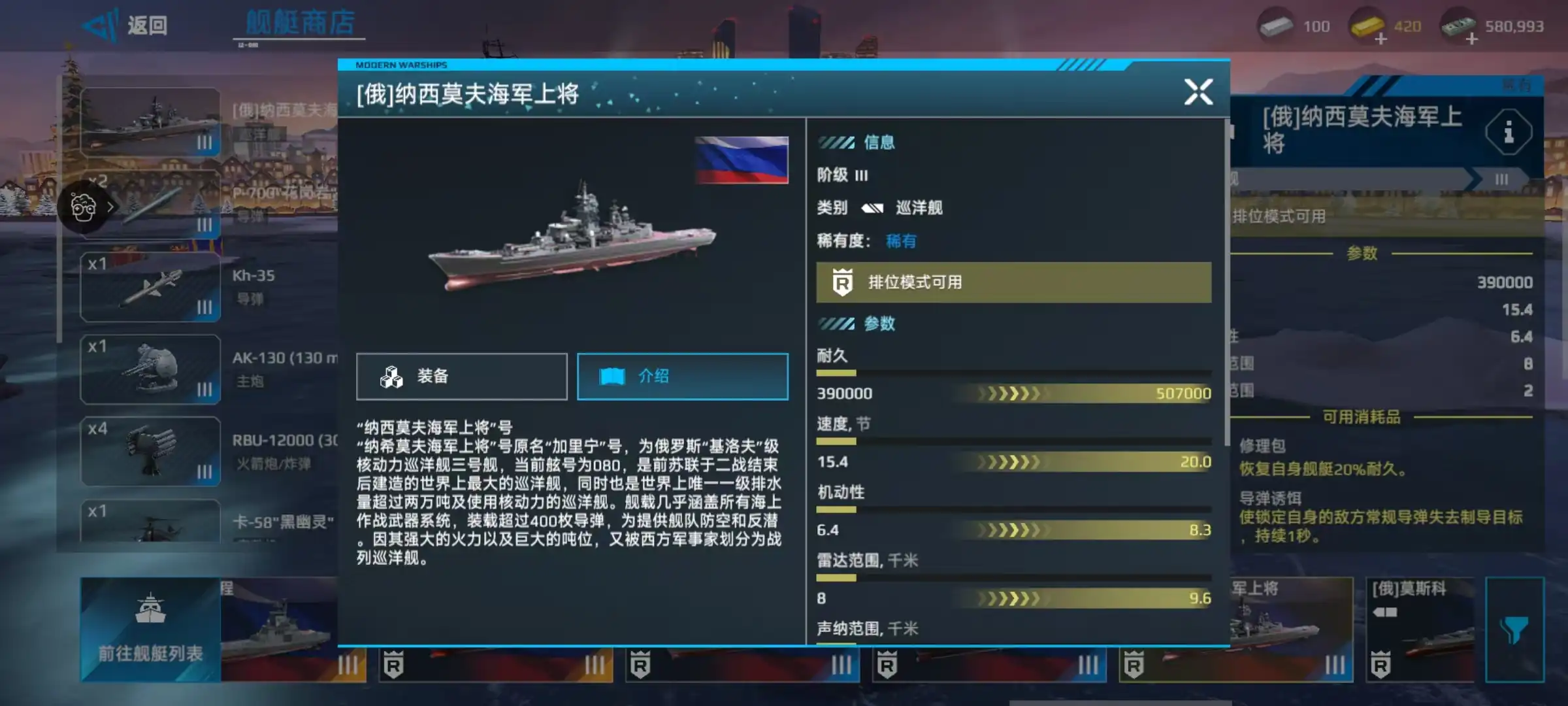Image resolution: width=1568 pixels, height=706 pixels.
Task: Click the 排位模式可用 ranked mode banner
Action: point(1013,282)
